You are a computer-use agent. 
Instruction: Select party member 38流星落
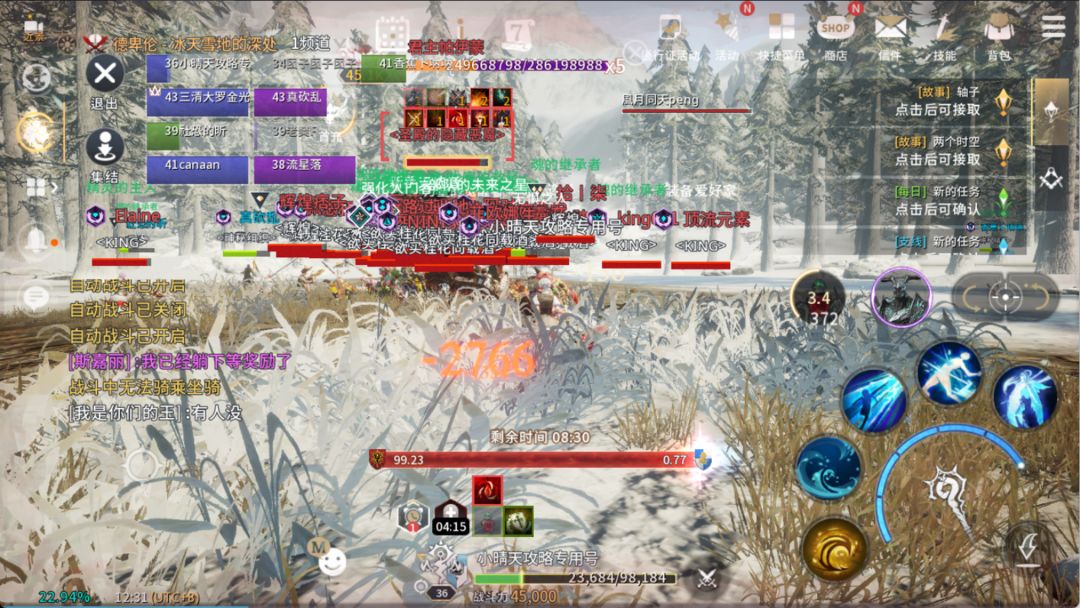pyautogui.click(x=304, y=166)
